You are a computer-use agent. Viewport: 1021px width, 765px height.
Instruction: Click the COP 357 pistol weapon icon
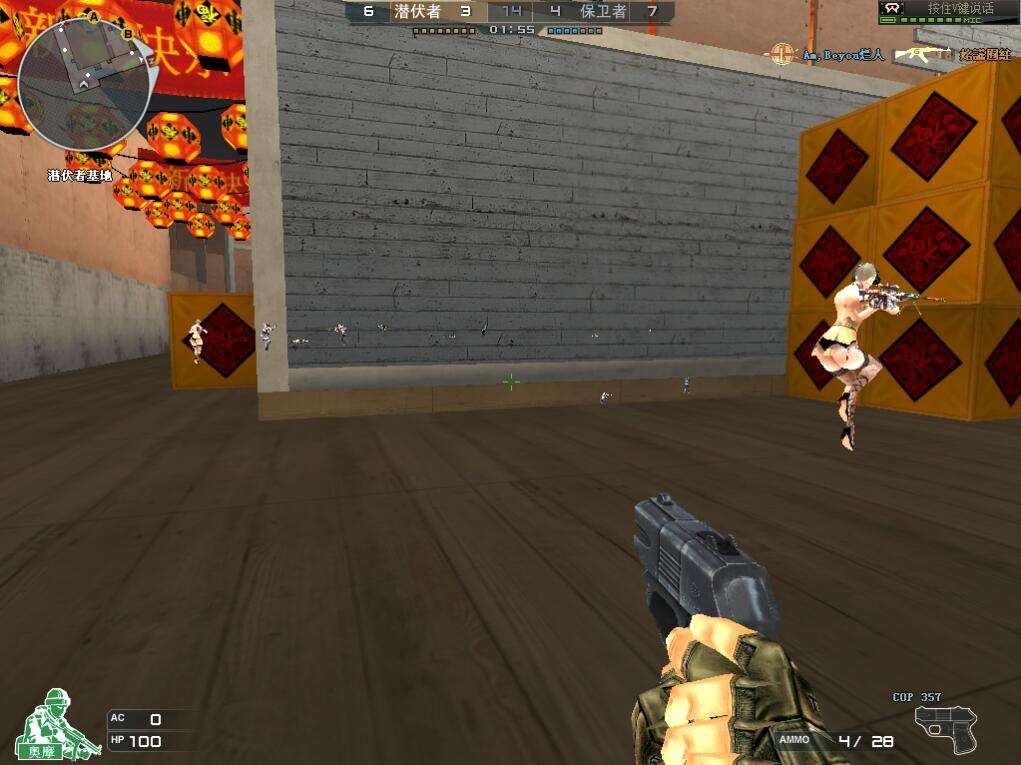[x=944, y=729]
